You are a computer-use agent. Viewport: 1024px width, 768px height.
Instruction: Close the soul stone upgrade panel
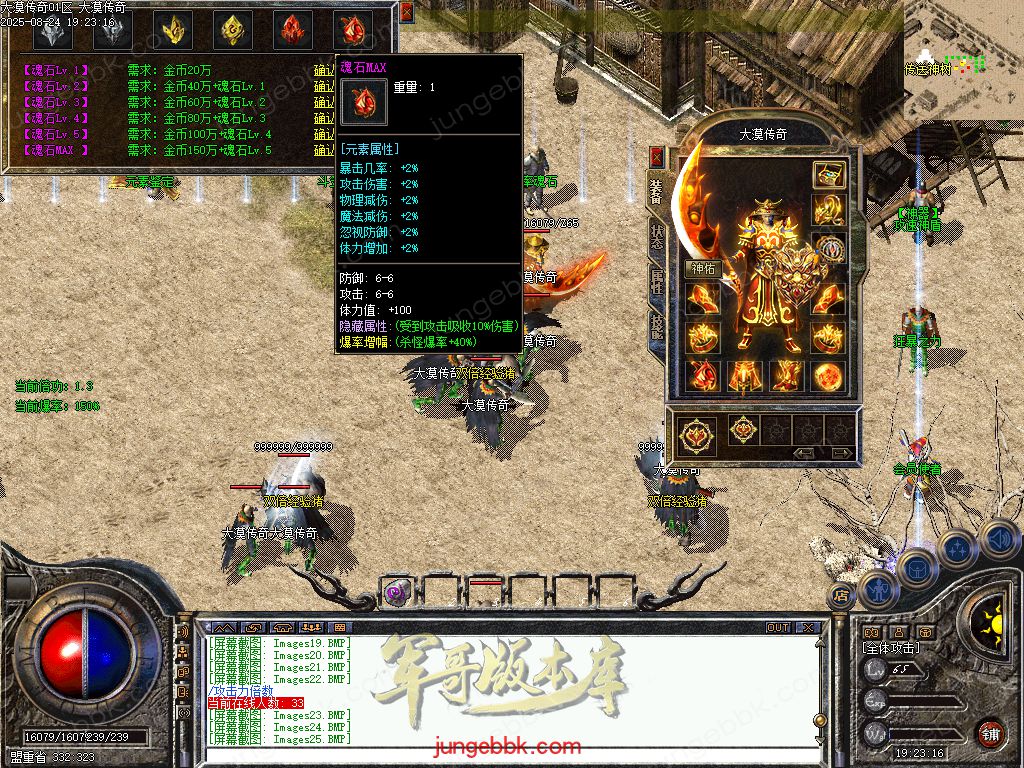click(406, 12)
